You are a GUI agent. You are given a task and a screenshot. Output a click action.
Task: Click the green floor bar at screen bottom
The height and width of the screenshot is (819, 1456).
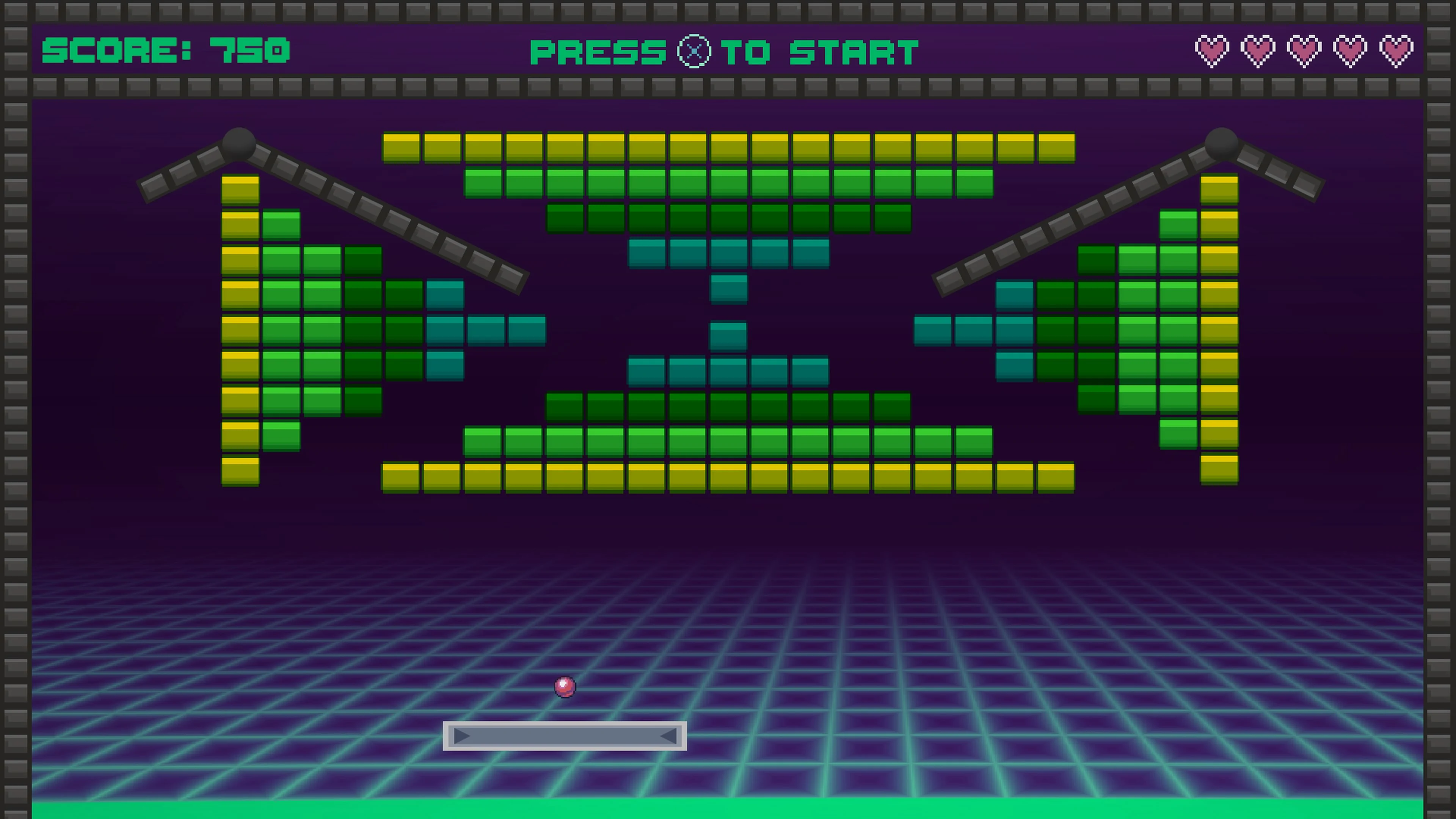728,808
